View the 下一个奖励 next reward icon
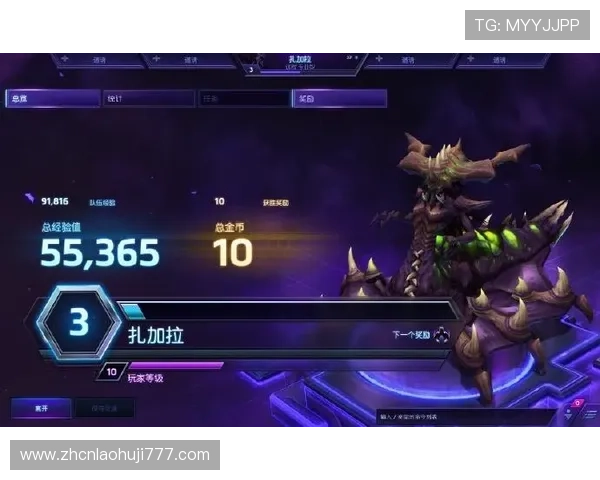Screen dimensions: 600x480 (440, 336)
